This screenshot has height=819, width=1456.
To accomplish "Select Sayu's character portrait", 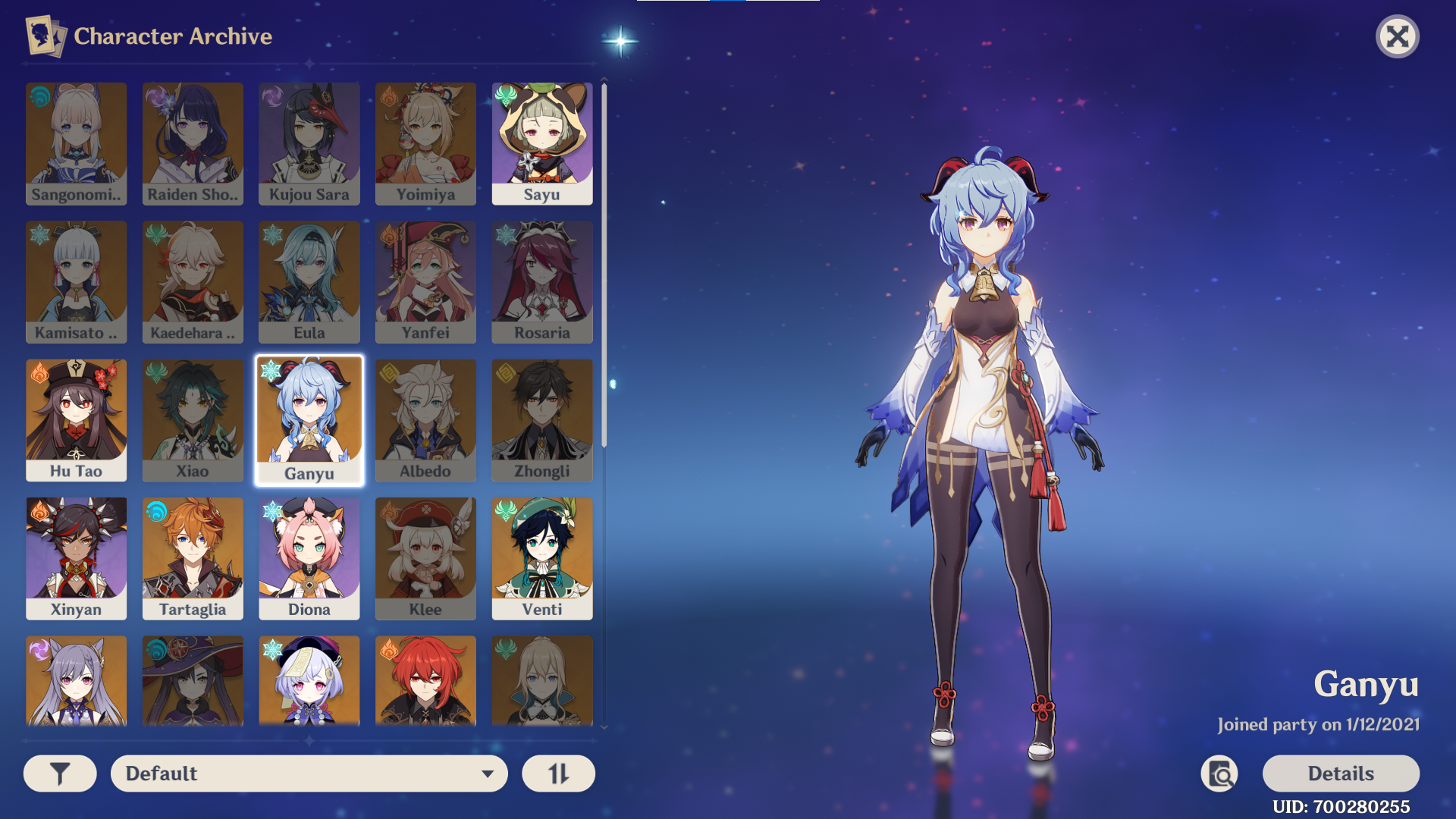I will (541, 143).
